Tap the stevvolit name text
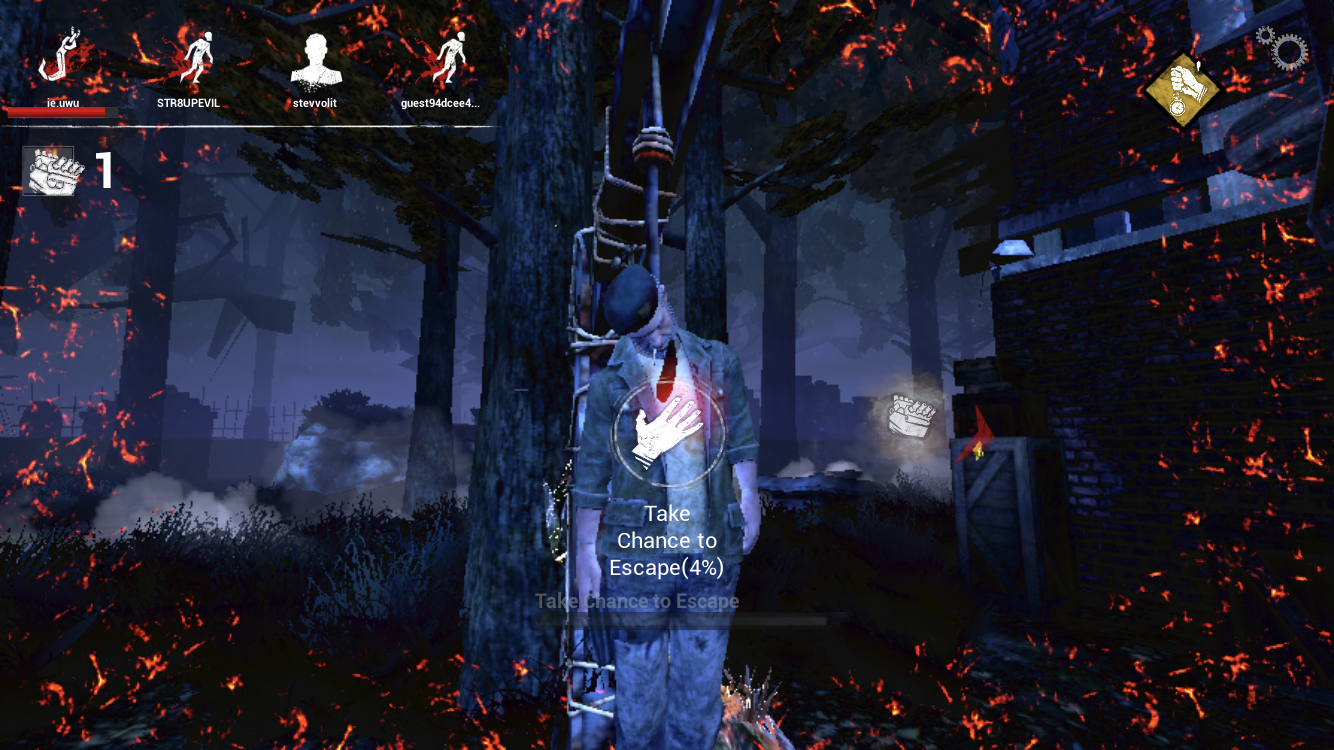Viewport: 1334px width, 750px height. pyautogui.click(x=315, y=103)
